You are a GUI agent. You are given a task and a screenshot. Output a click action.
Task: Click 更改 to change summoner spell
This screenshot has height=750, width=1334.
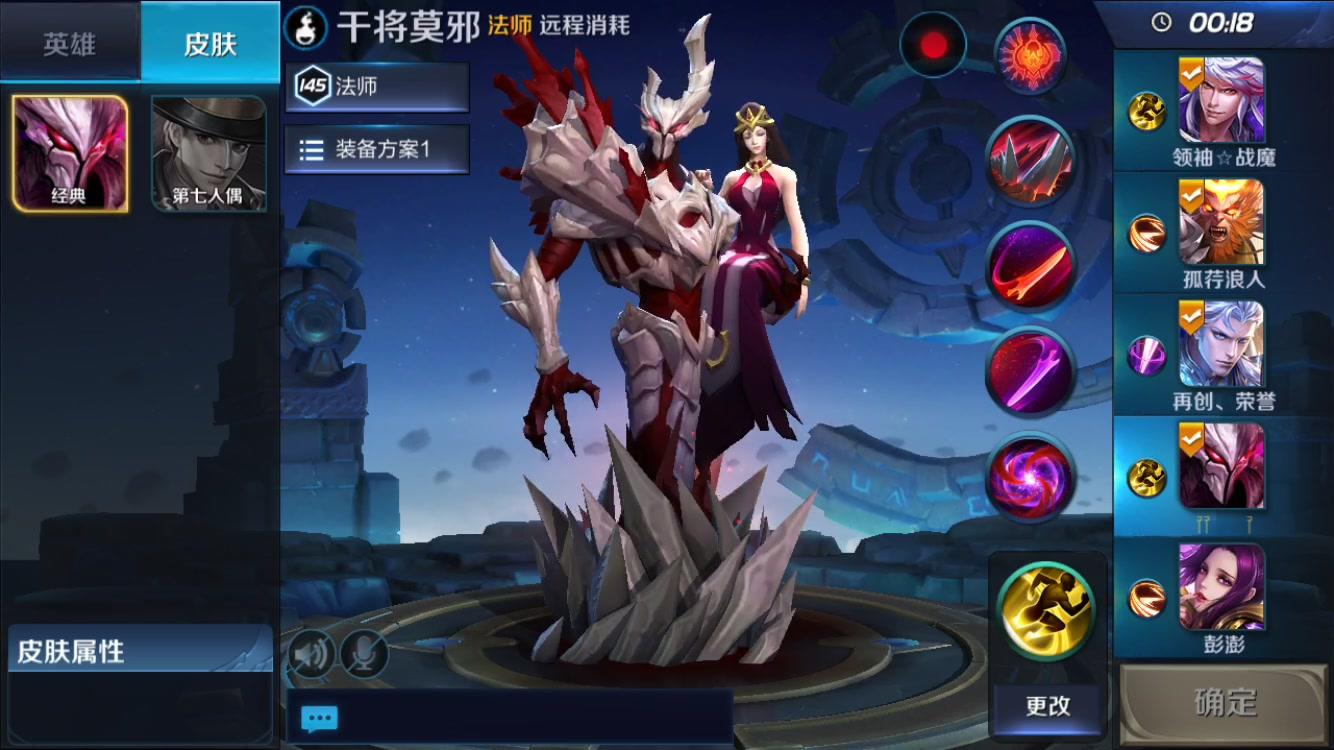click(x=1045, y=706)
